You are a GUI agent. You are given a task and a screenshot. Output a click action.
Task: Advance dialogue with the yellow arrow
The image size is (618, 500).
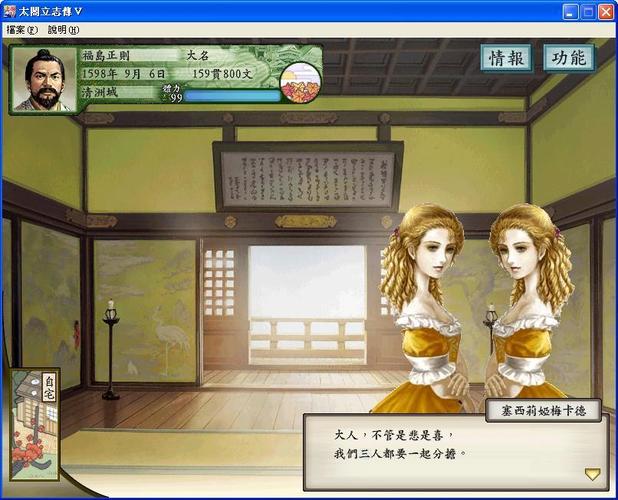(x=592, y=474)
